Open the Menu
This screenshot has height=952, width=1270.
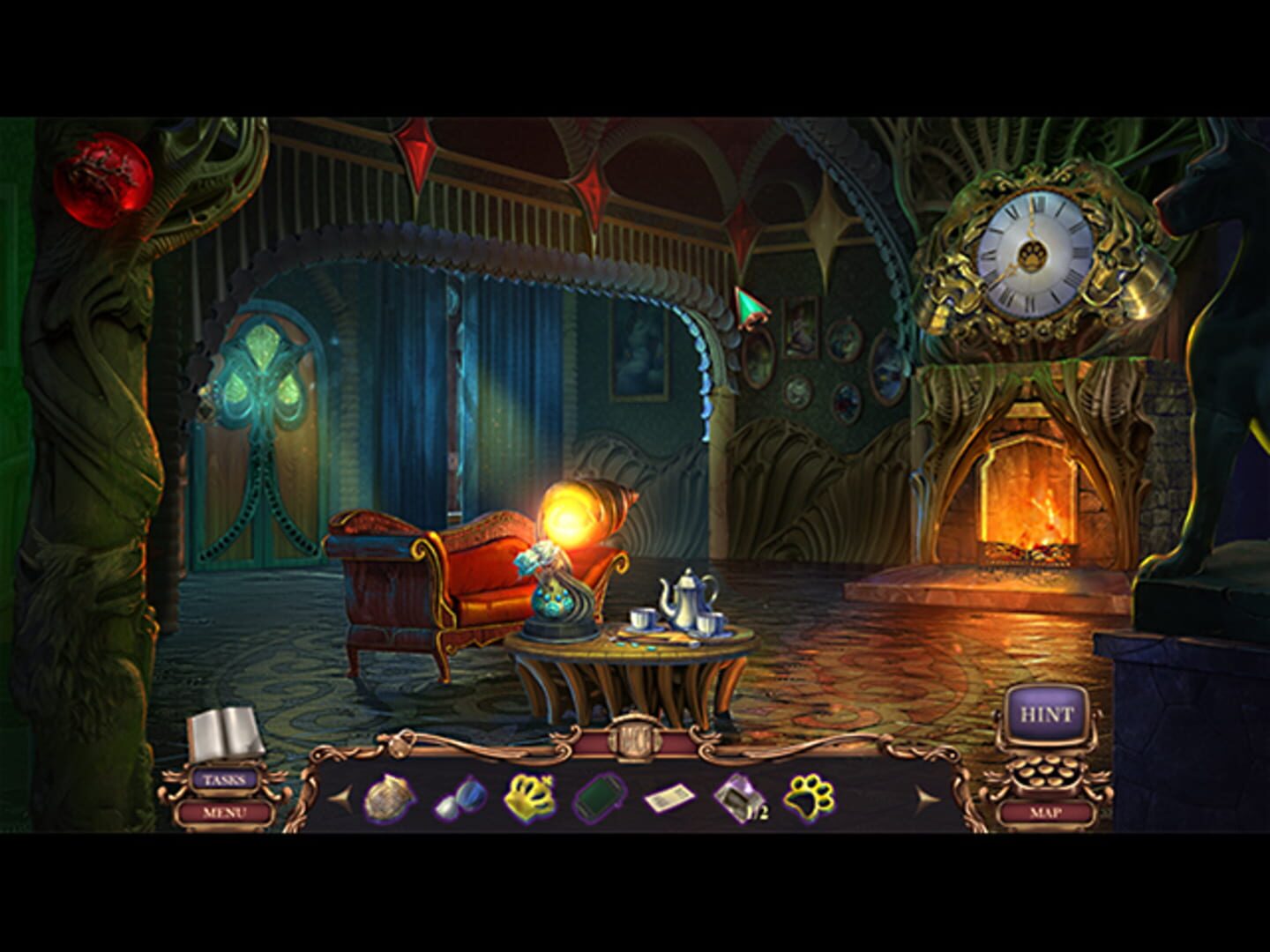click(223, 812)
